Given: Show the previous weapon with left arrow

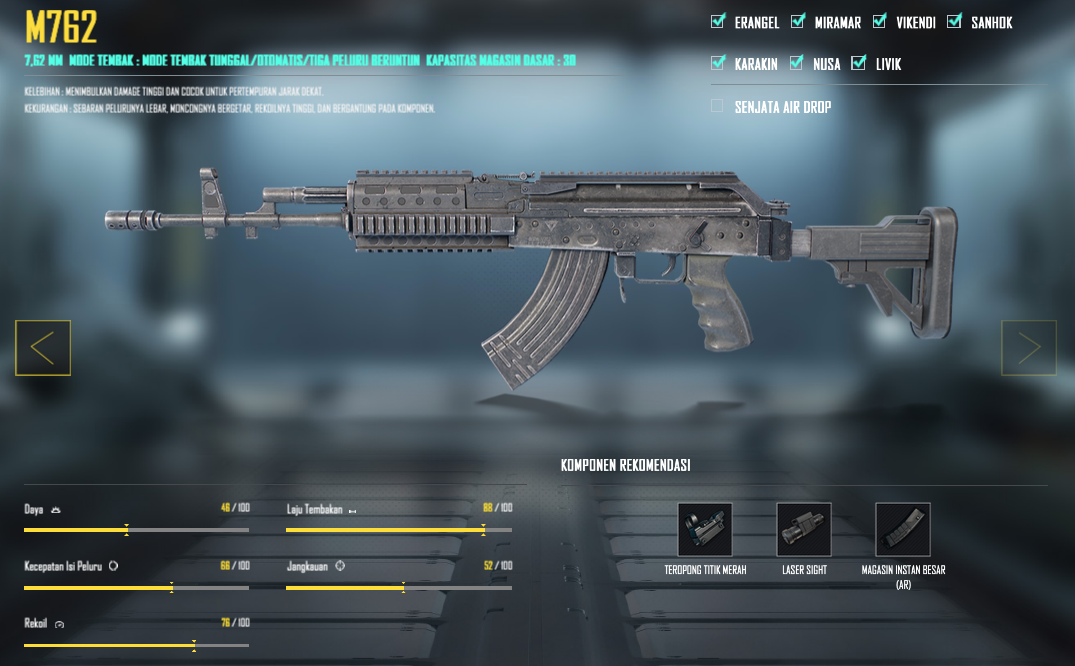Looking at the screenshot, I should 43,348.
